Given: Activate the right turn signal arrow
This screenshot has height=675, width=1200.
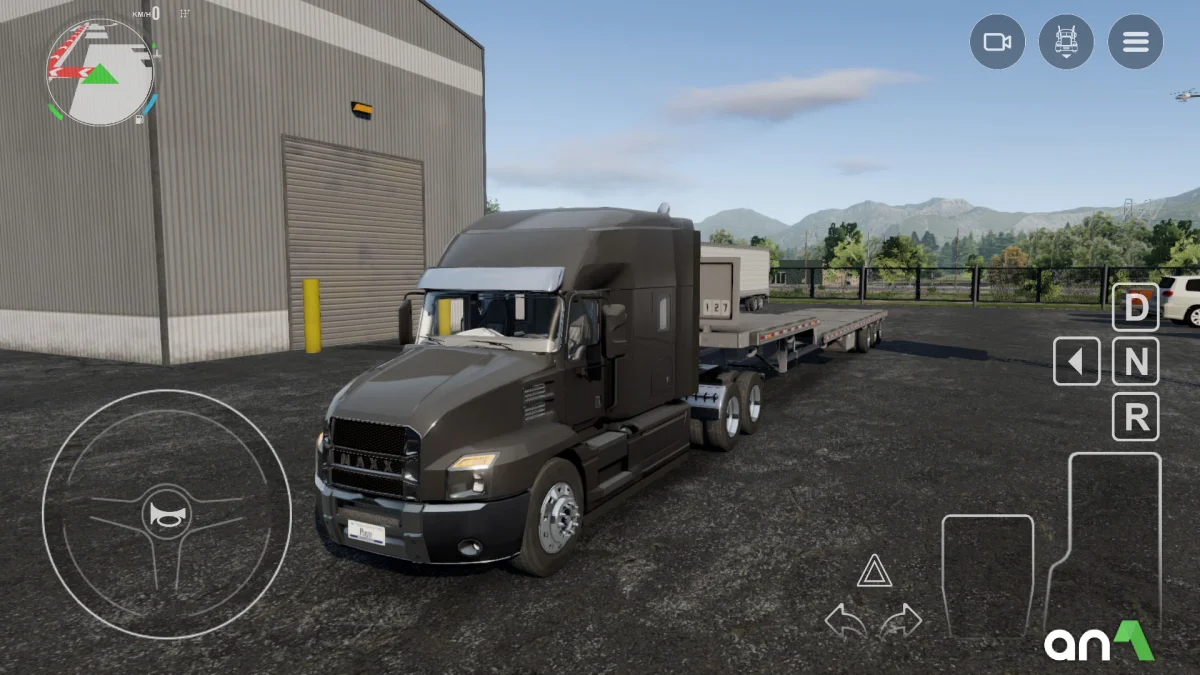Looking at the screenshot, I should 900,621.
